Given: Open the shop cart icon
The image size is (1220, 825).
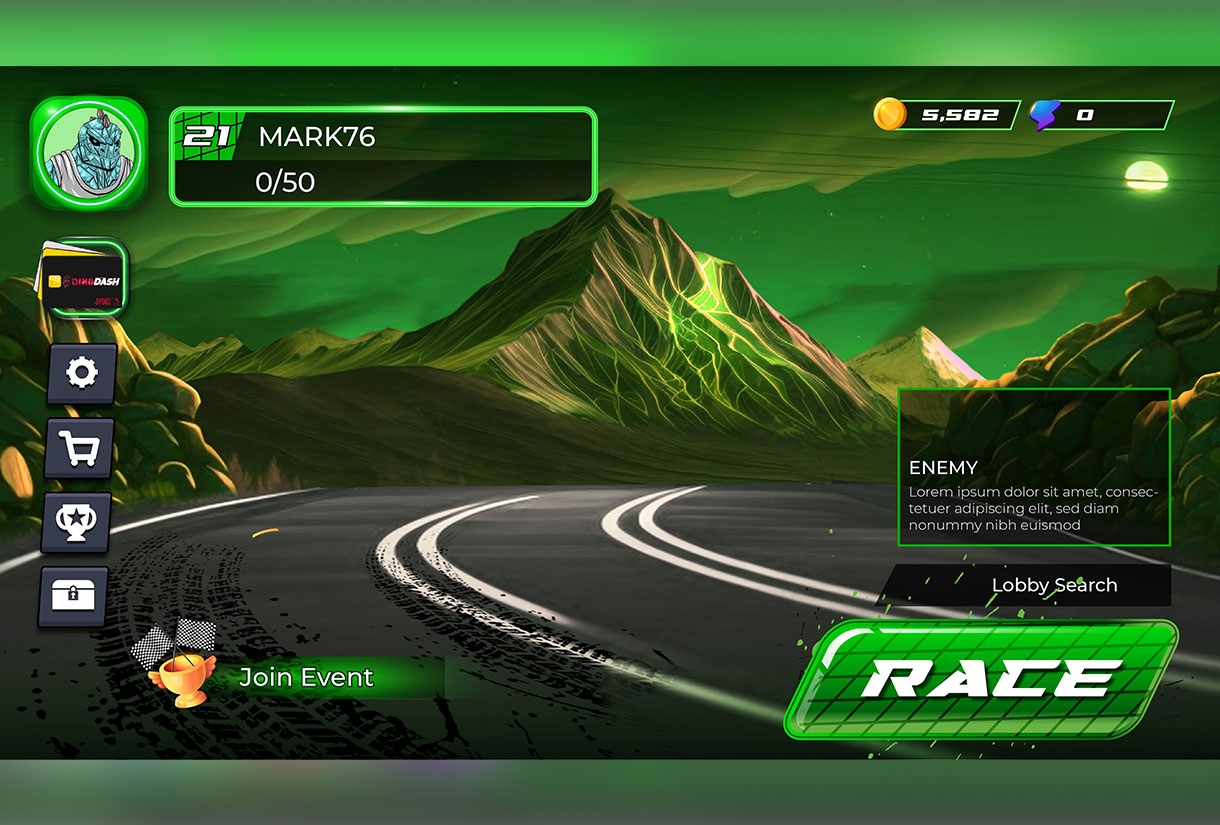Looking at the screenshot, I should tap(79, 449).
